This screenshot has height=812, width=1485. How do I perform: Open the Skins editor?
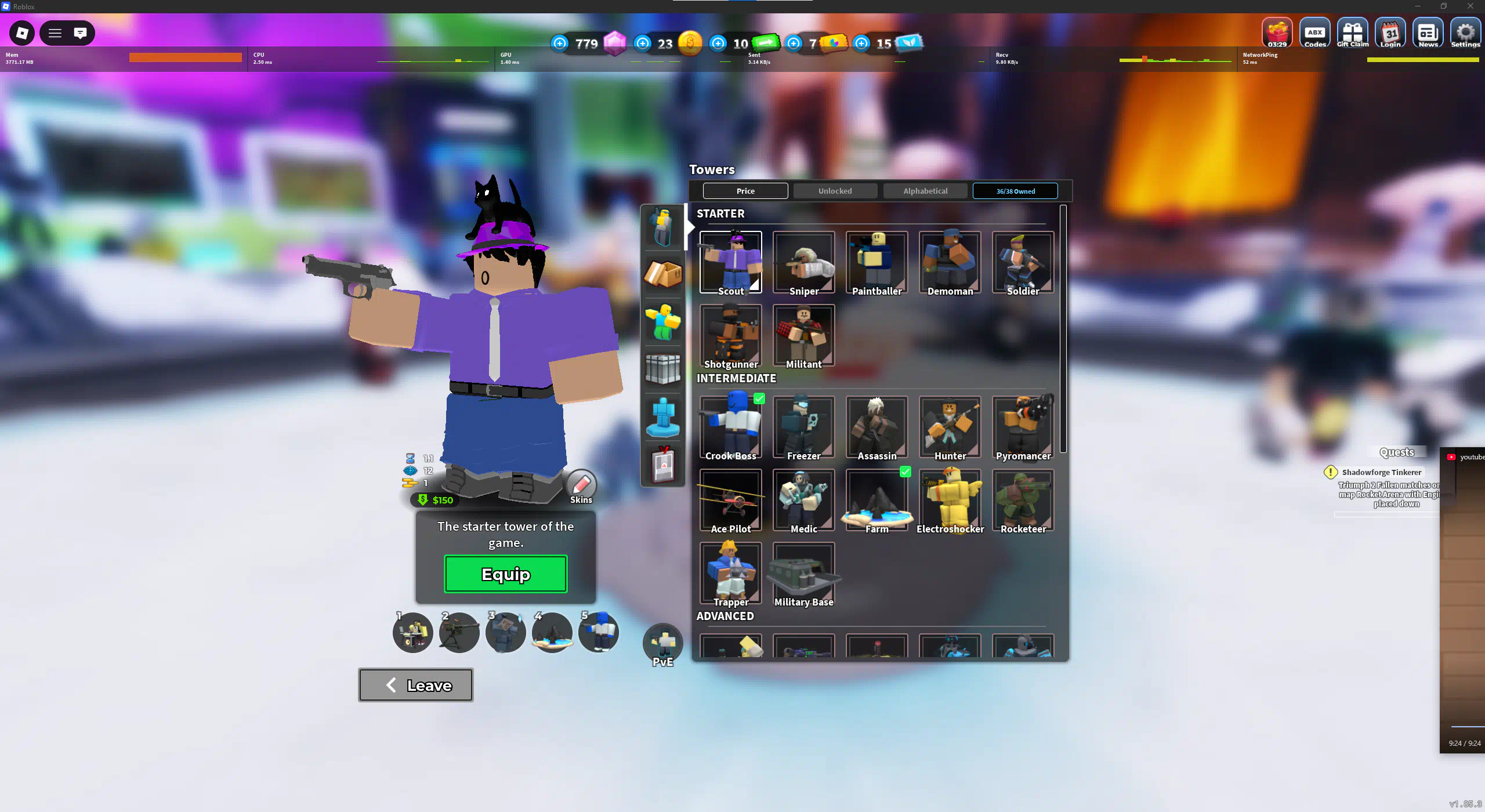click(x=581, y=486)
